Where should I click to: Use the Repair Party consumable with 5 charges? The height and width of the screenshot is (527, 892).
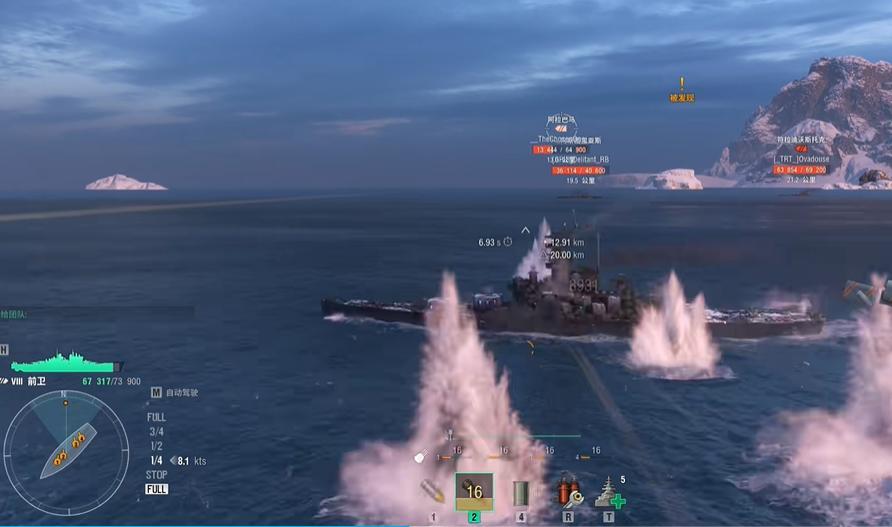(x=609, y=492)
